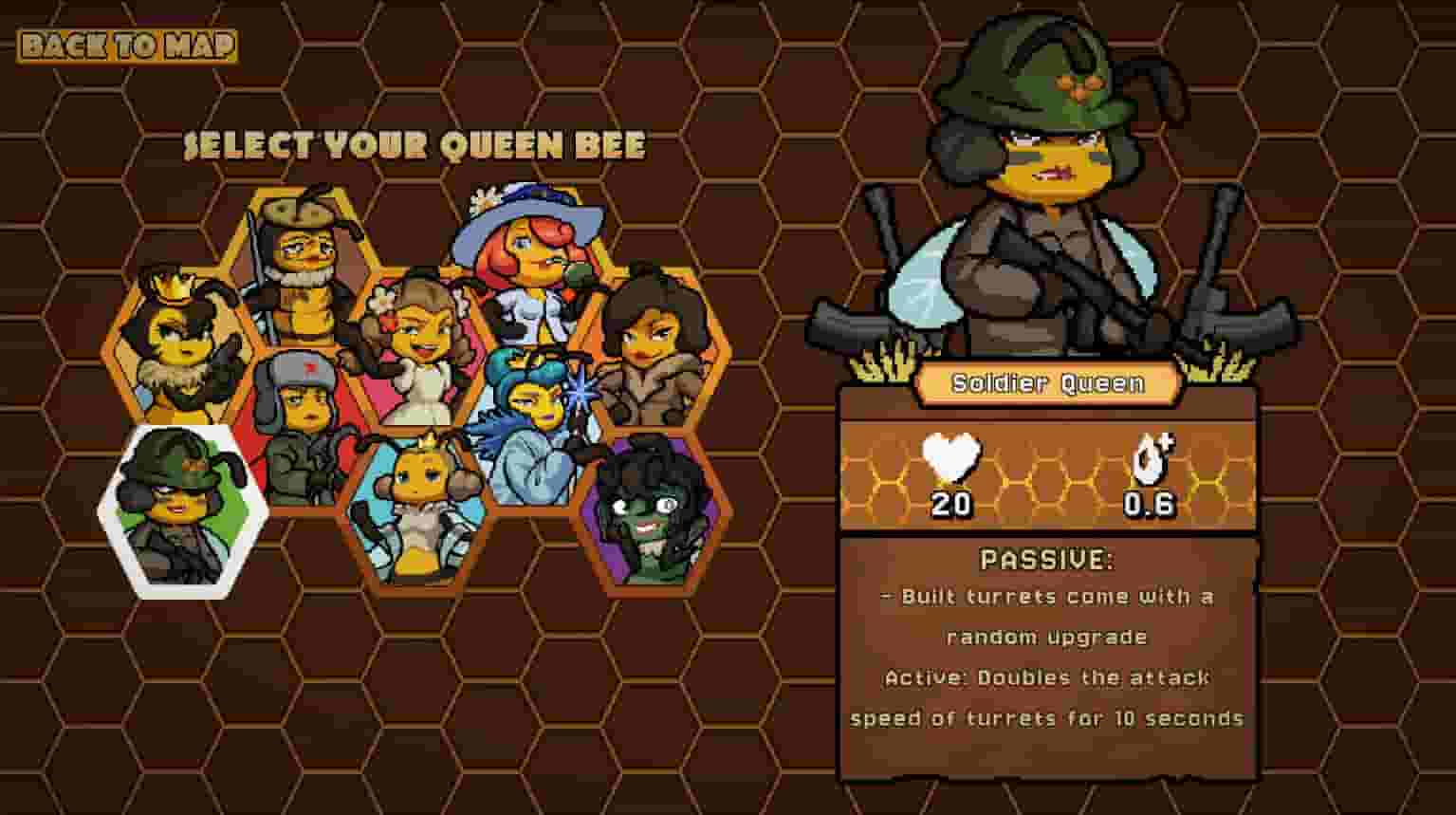Click the Select Your Queen Bee heading
Viewport: 1456px width, 815px height.
[415, 147]
